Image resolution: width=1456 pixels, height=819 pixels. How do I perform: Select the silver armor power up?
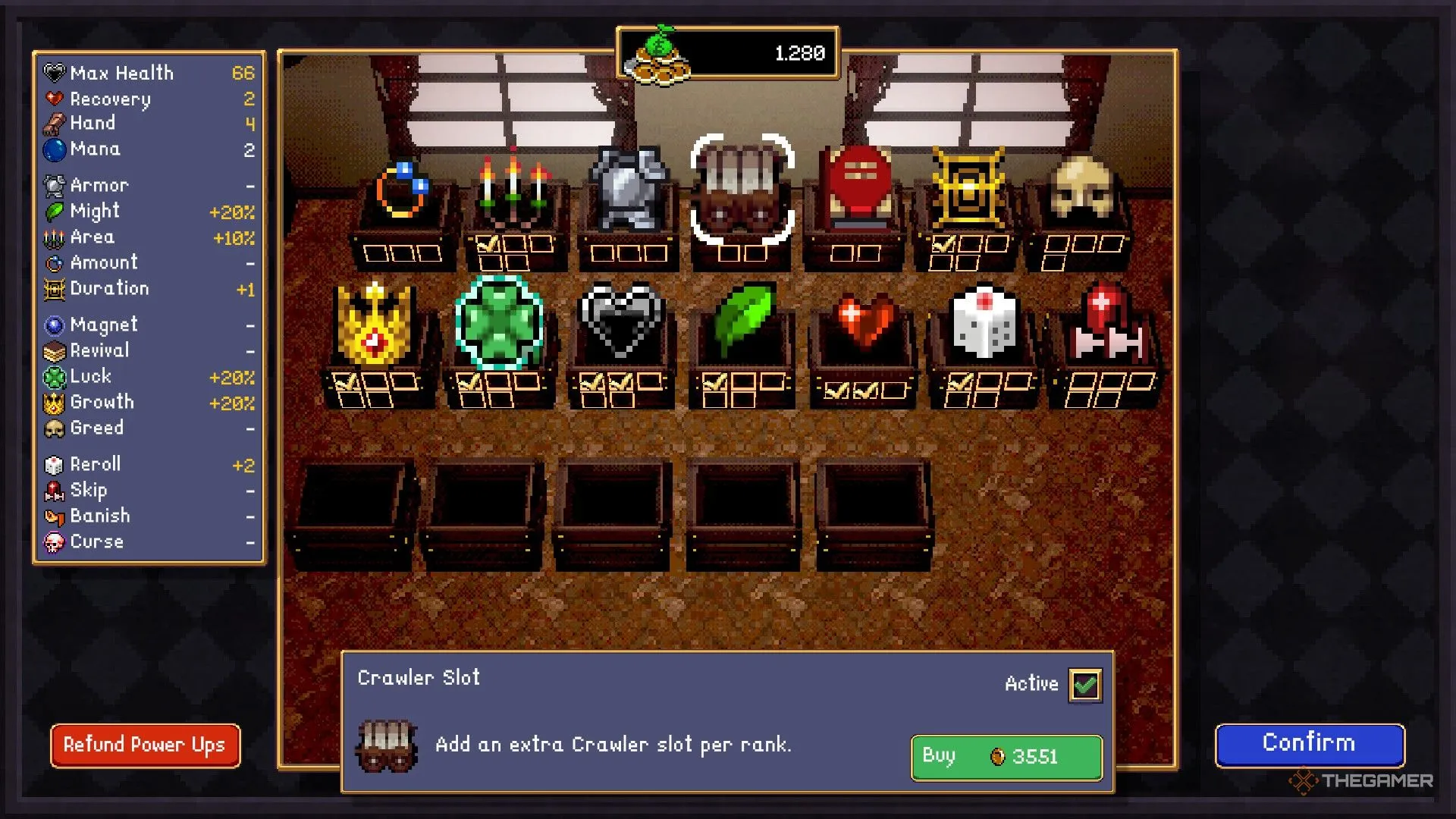628,188
